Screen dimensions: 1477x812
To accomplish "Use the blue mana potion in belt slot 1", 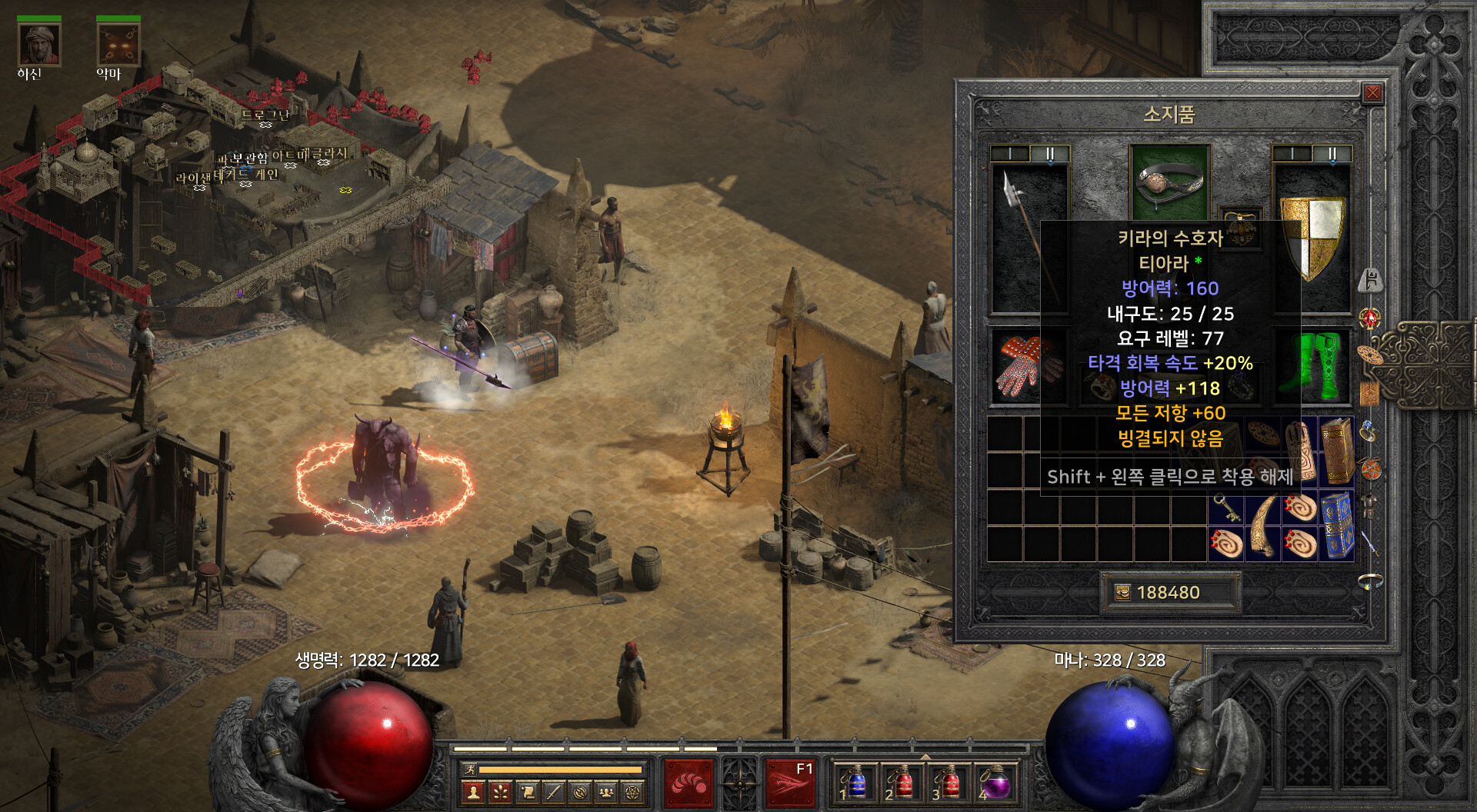I will pos(854,784).
